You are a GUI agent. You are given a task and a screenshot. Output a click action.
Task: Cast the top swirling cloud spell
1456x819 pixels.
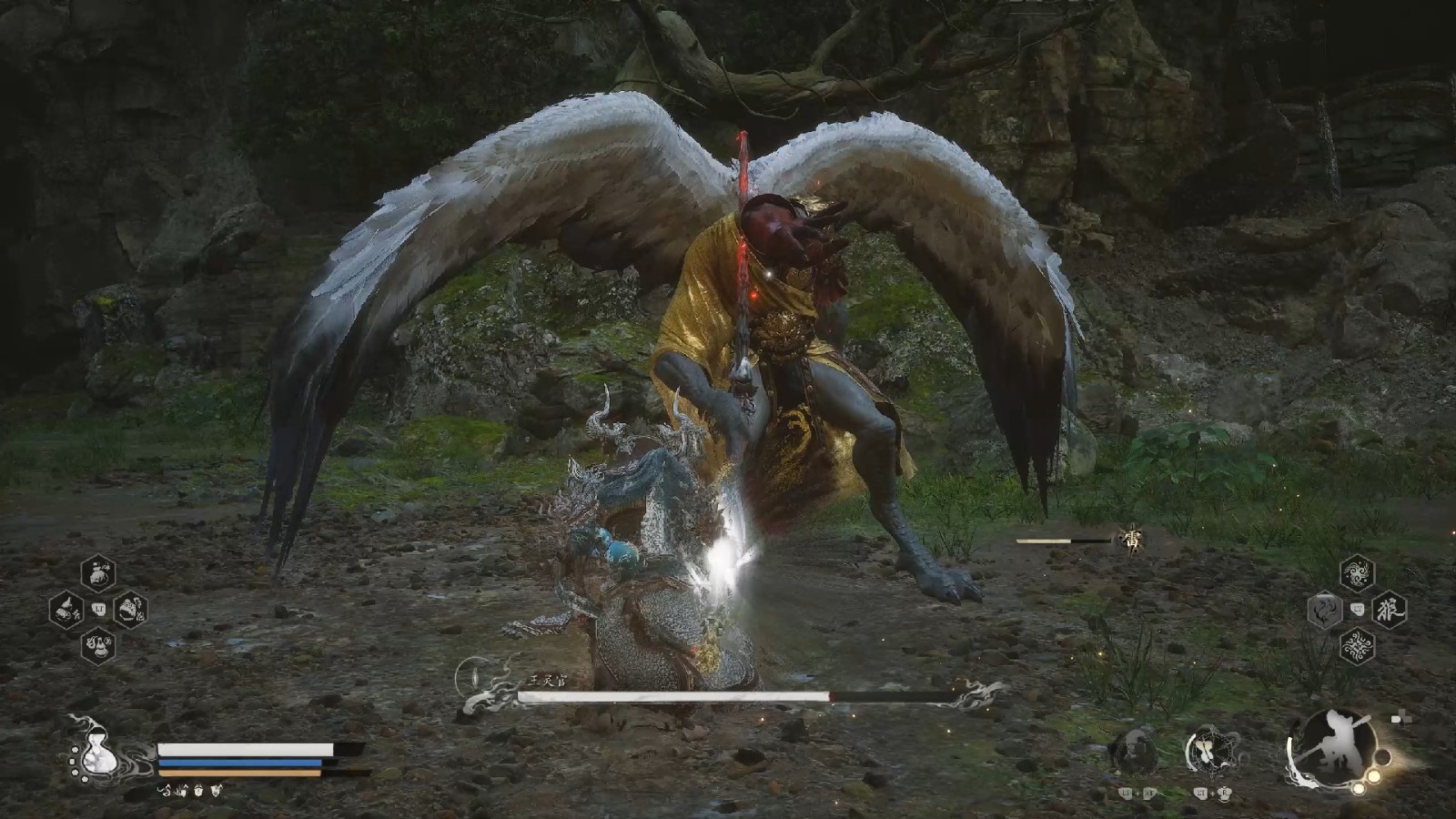click(1357, 573)
